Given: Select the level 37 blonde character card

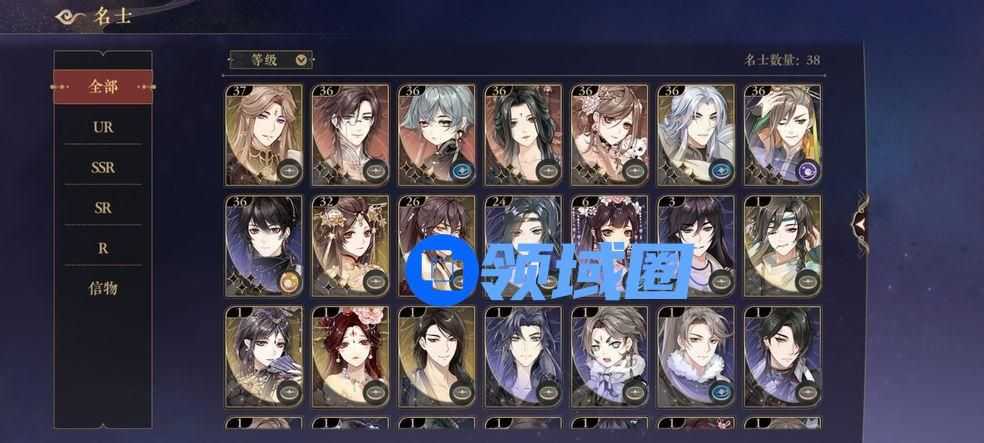Looking at the screenshot, I should 264,135.
